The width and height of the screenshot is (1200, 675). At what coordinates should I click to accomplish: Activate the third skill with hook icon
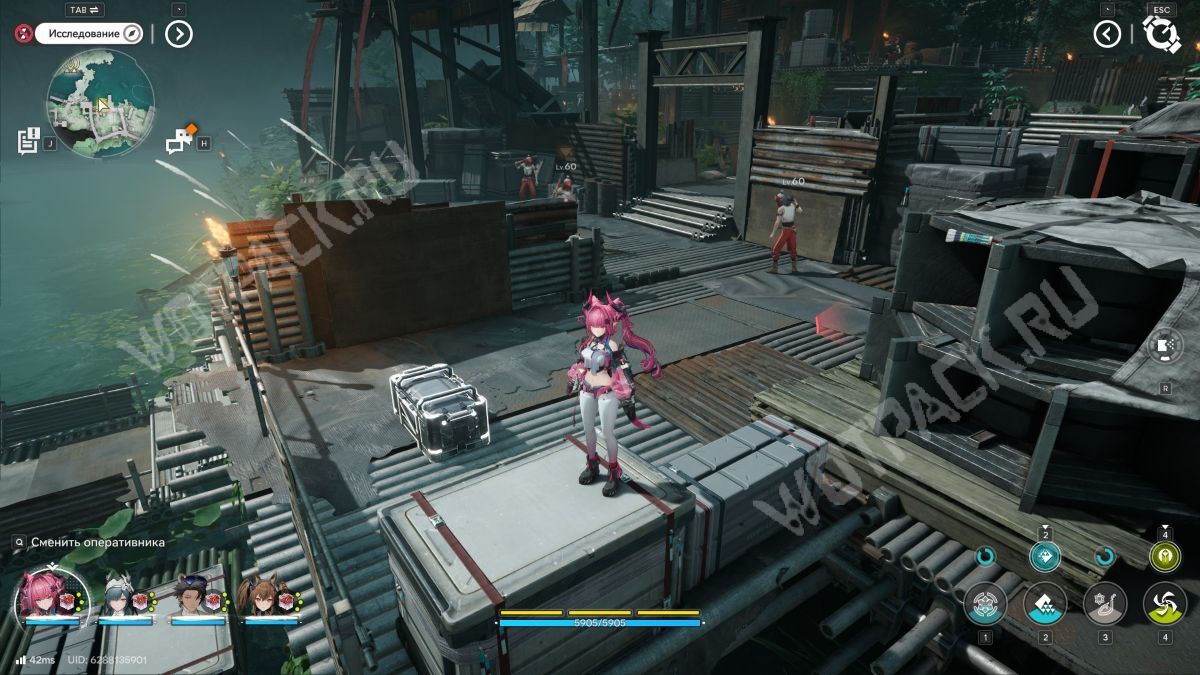pyautogui.click(x=1105, y=604)
